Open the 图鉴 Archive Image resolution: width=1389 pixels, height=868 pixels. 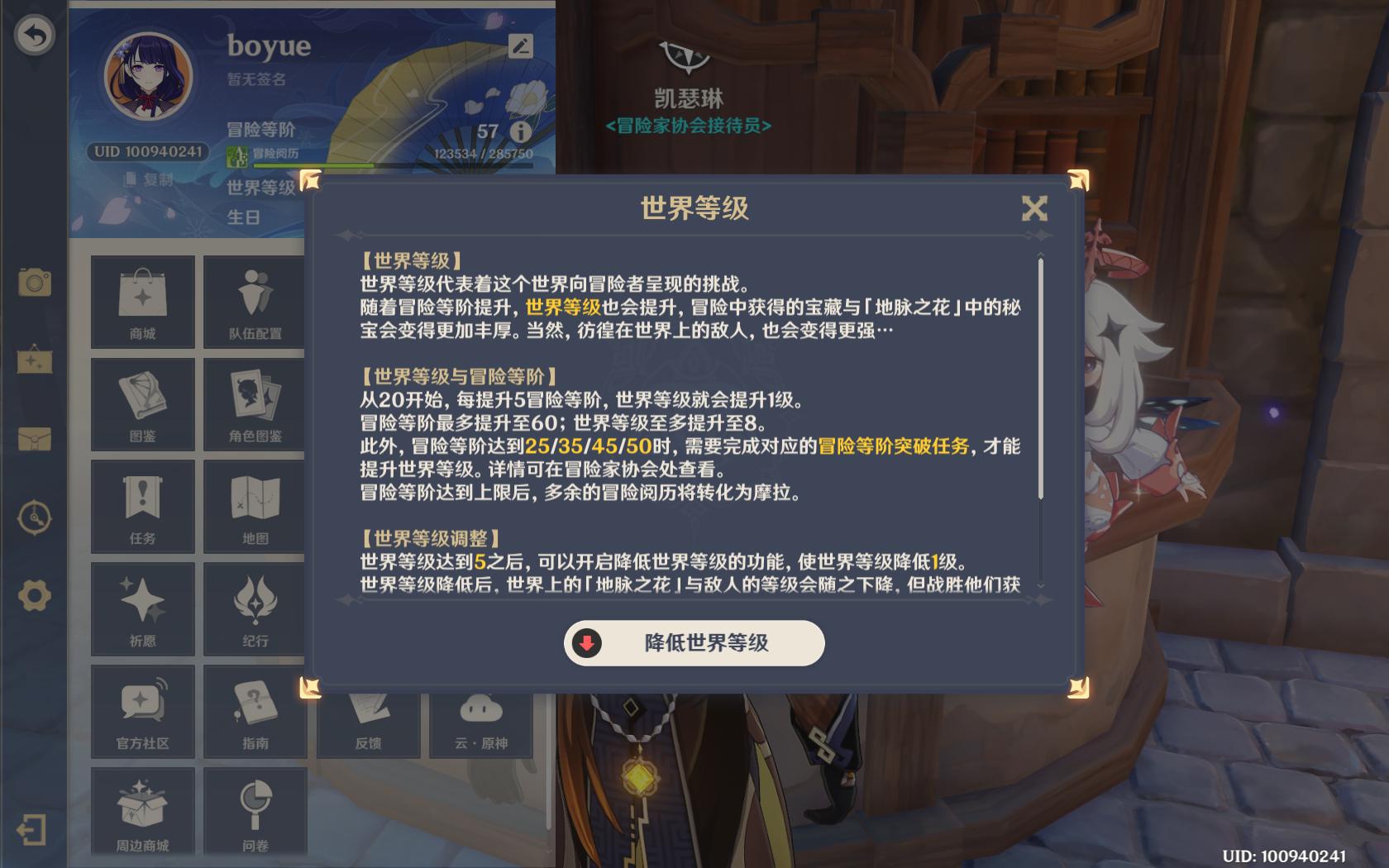[141, 404]
